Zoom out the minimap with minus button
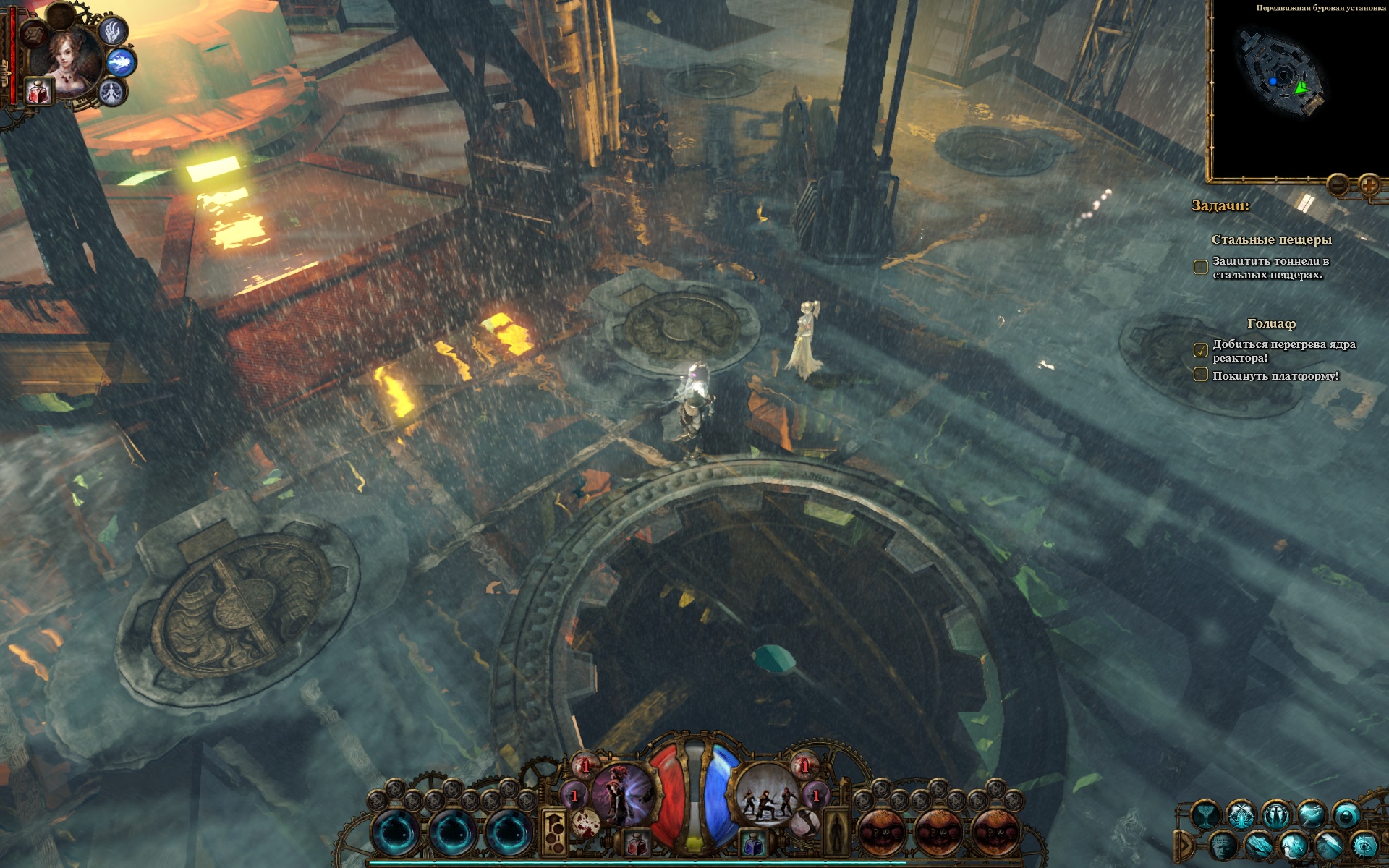Screen dimensions: 1389x868 [1338, 185]
